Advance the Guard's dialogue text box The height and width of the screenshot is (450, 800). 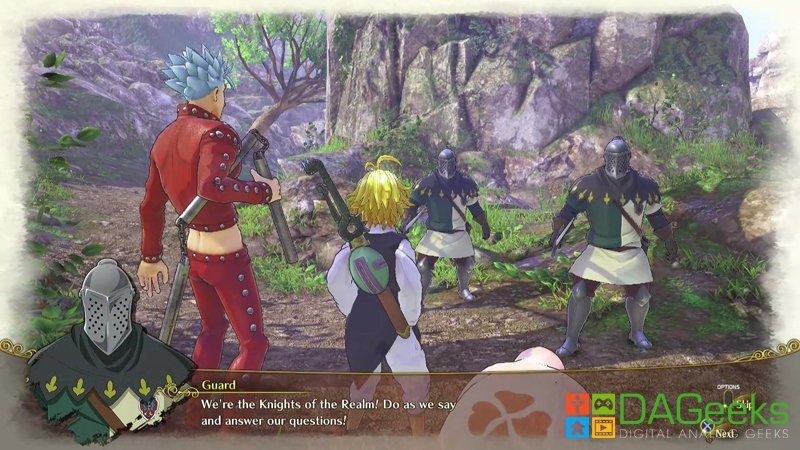(724, 435)
